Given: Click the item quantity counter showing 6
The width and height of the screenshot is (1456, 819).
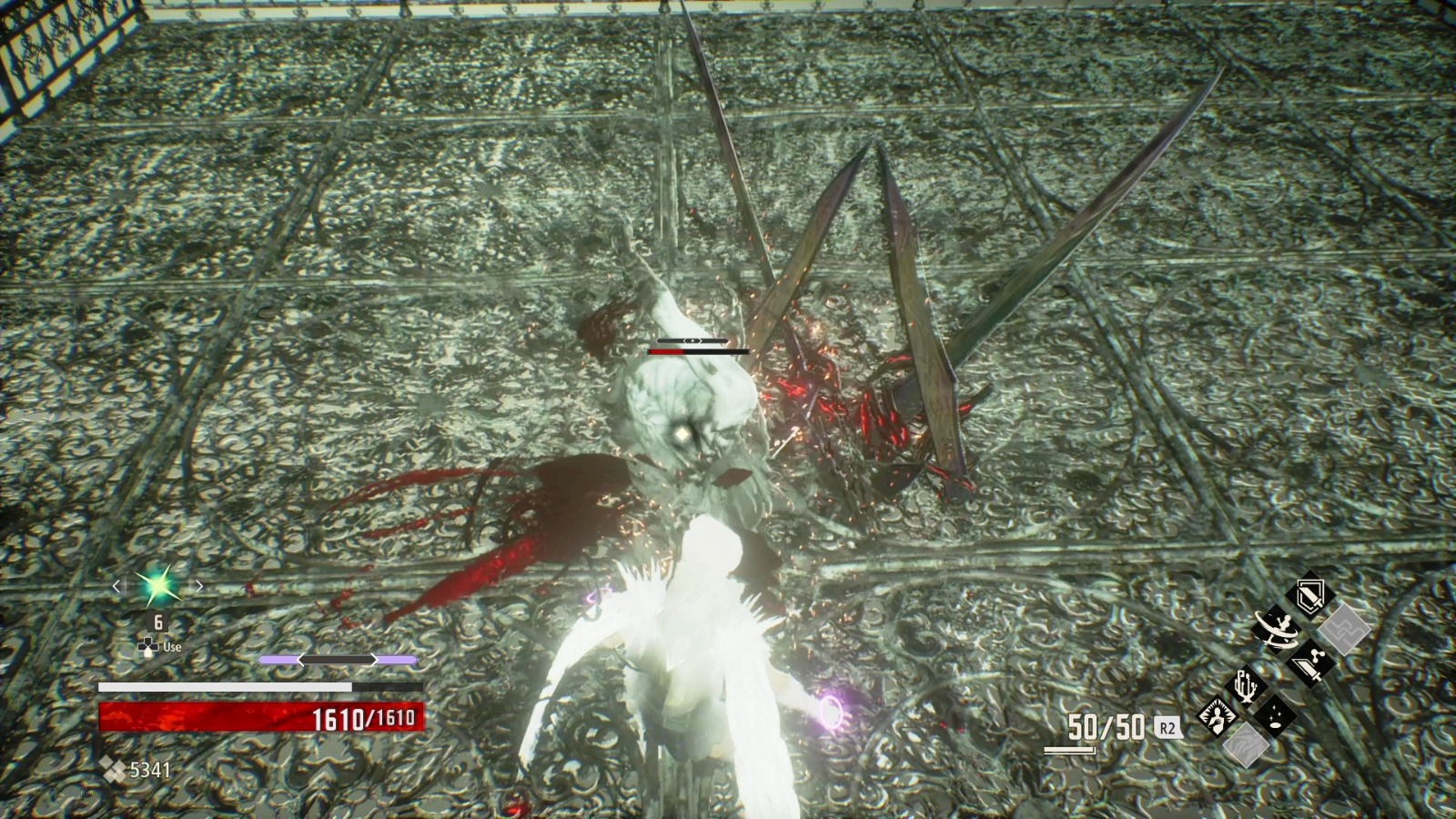Looking at the screenshot, I should click(x=157, y=623).
